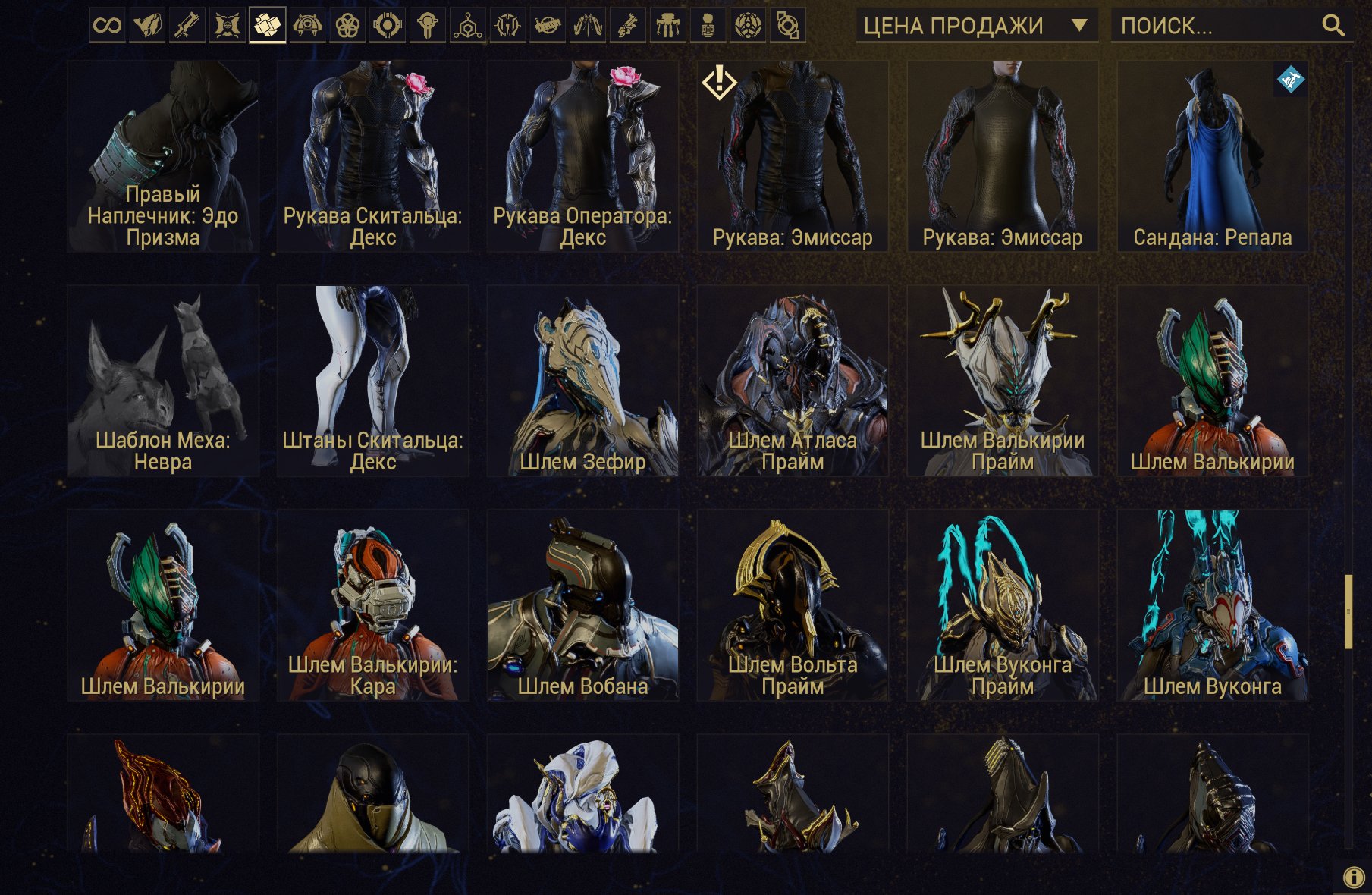Switch to the infinity all-items tab

(107, 26)
